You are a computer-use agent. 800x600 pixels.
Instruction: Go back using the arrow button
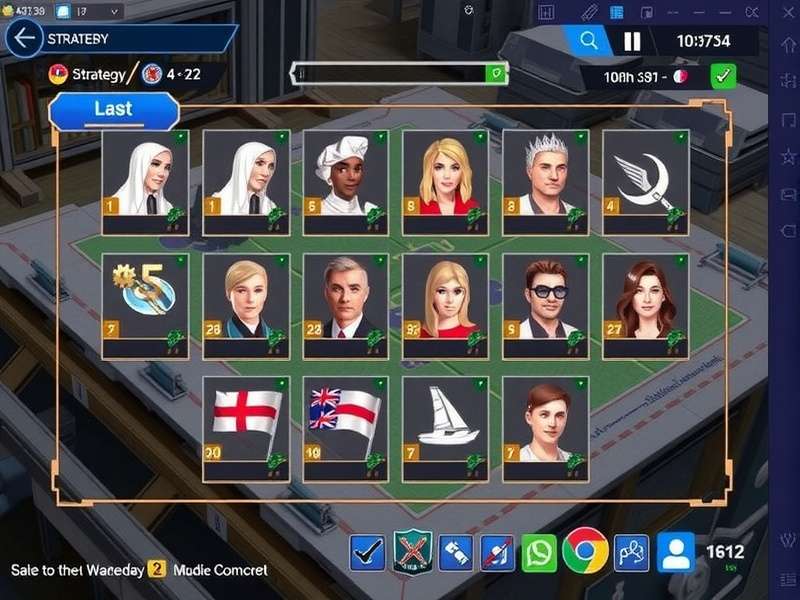pyautogui.click(x=23, y=39)
